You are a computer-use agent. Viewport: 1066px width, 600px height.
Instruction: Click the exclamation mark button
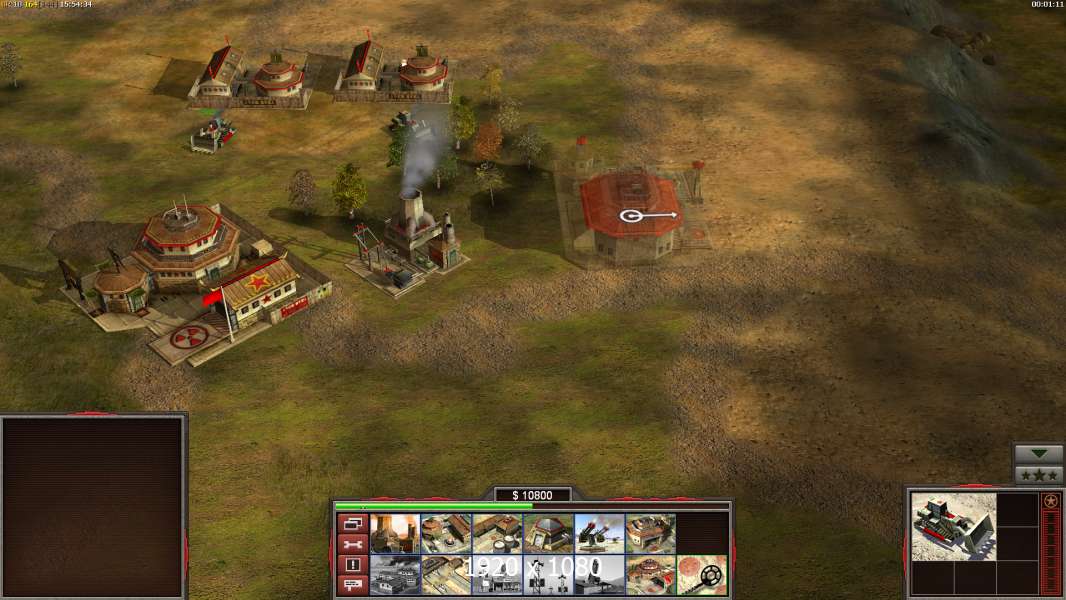pos(351,565)
